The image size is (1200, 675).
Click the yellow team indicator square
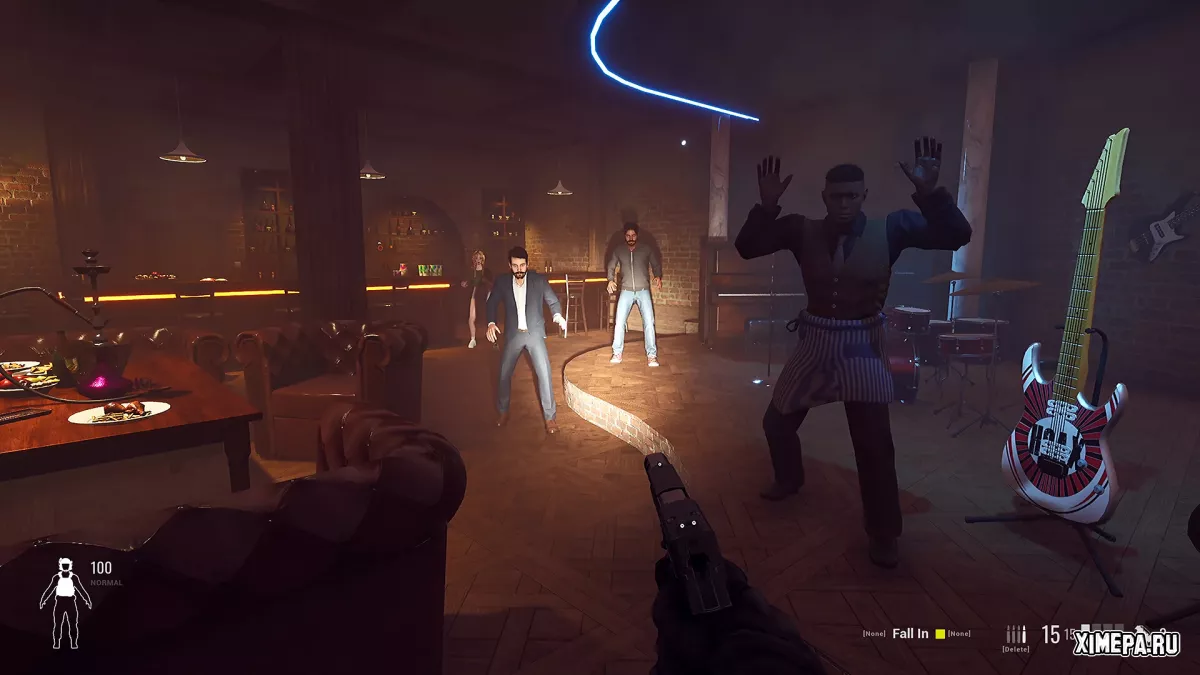coord(939,634)
